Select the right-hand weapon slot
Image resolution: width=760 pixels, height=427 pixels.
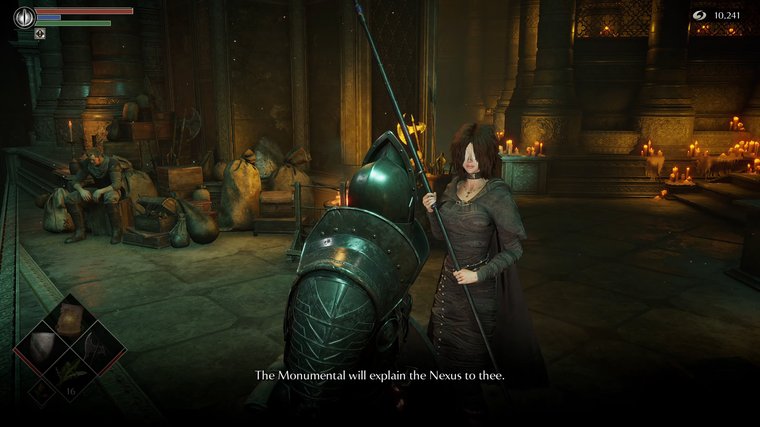point(97,346)
